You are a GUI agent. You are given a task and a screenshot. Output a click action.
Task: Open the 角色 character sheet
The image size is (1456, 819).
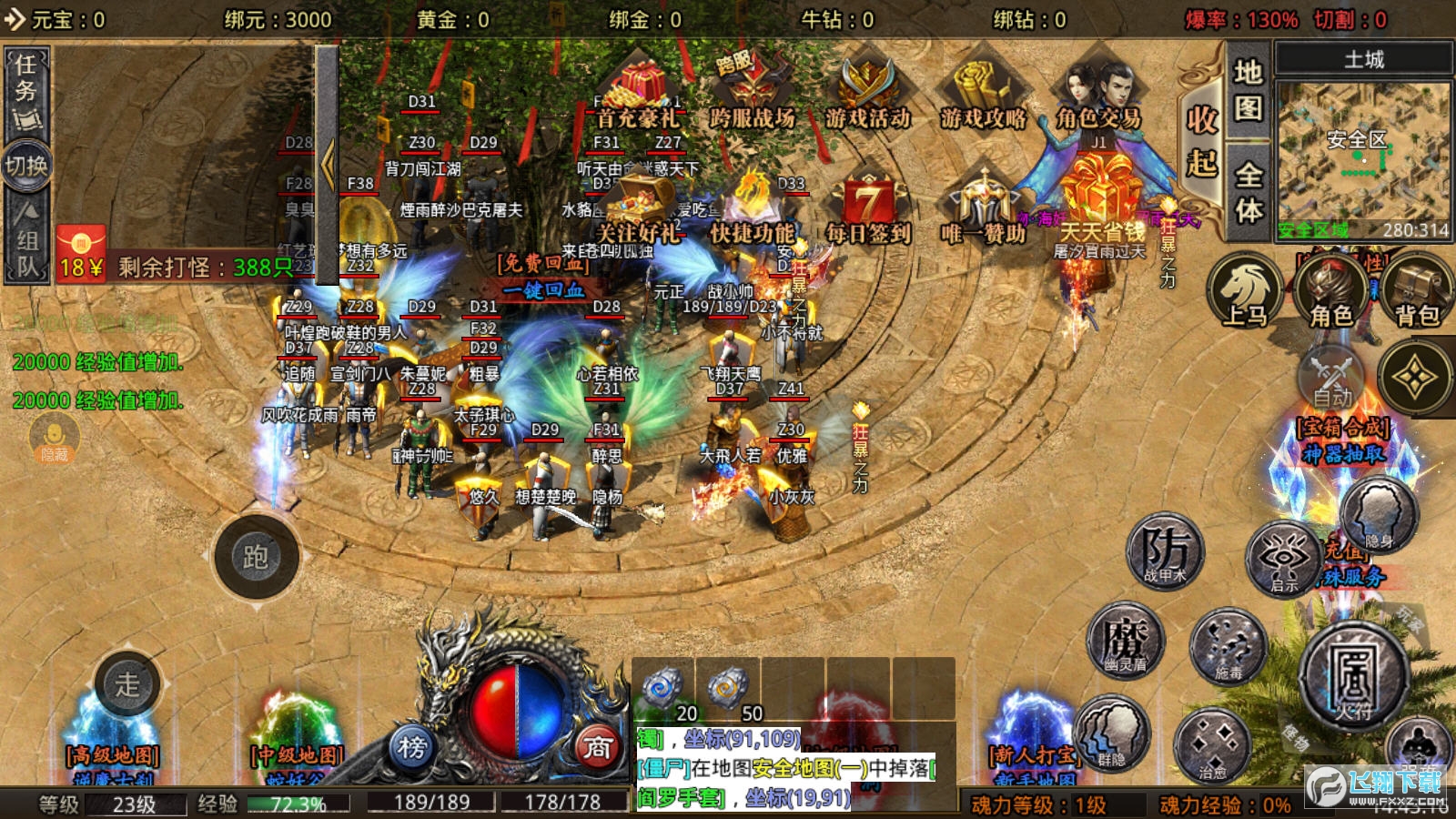tap(1331, 291)
